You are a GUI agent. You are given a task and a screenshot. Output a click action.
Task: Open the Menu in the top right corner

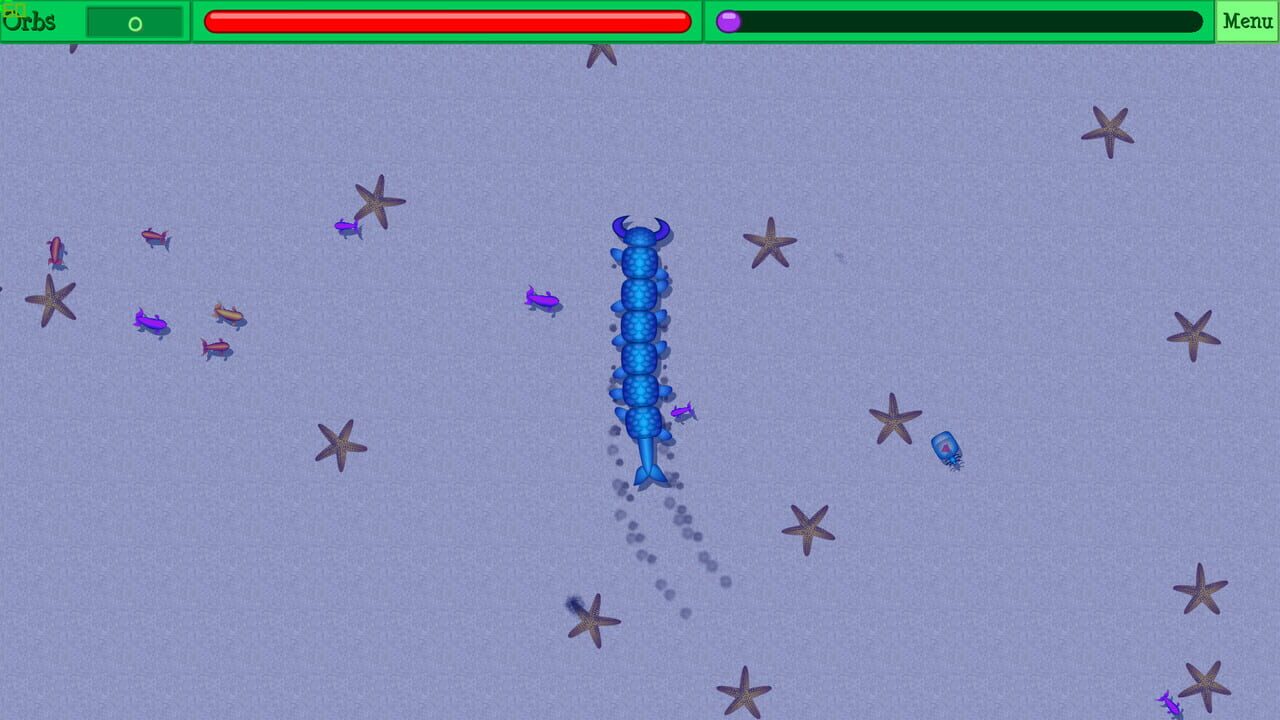1246,18
